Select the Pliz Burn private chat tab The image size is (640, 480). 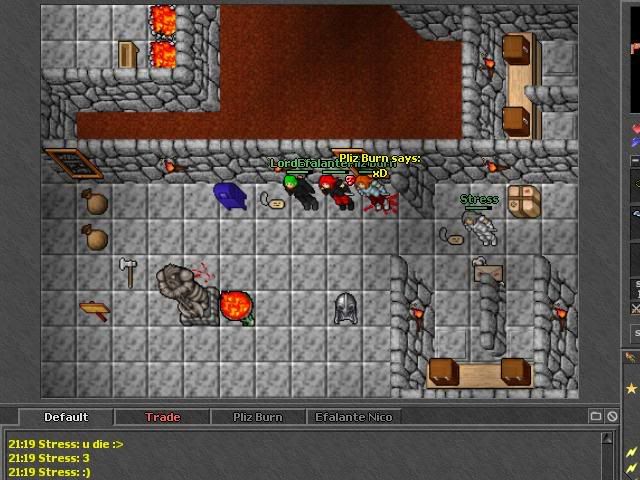[x=257, y=417]
